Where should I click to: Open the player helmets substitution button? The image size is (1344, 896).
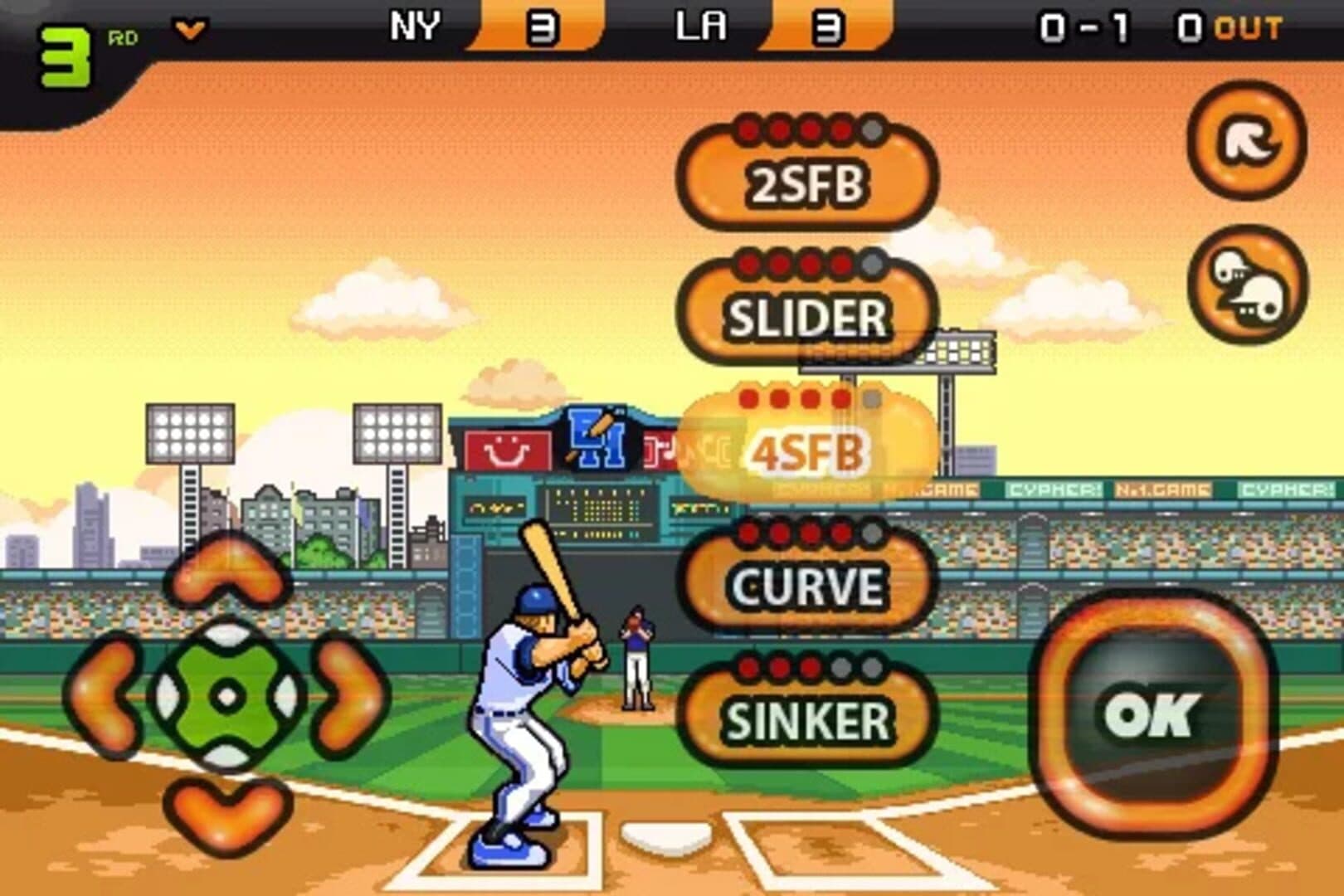[x=1246, y=285]
